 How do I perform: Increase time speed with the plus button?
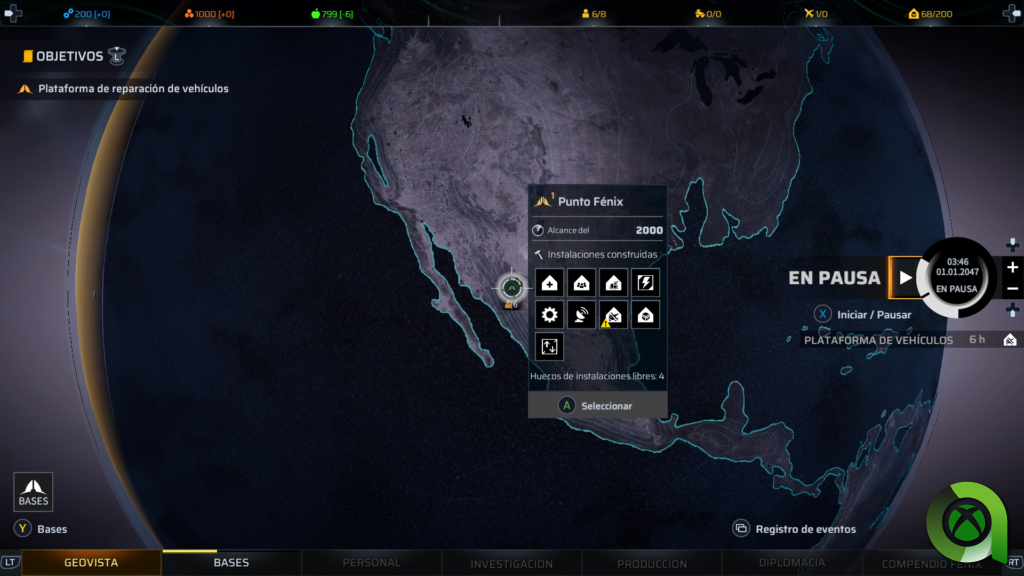[x=1012, y=267]
